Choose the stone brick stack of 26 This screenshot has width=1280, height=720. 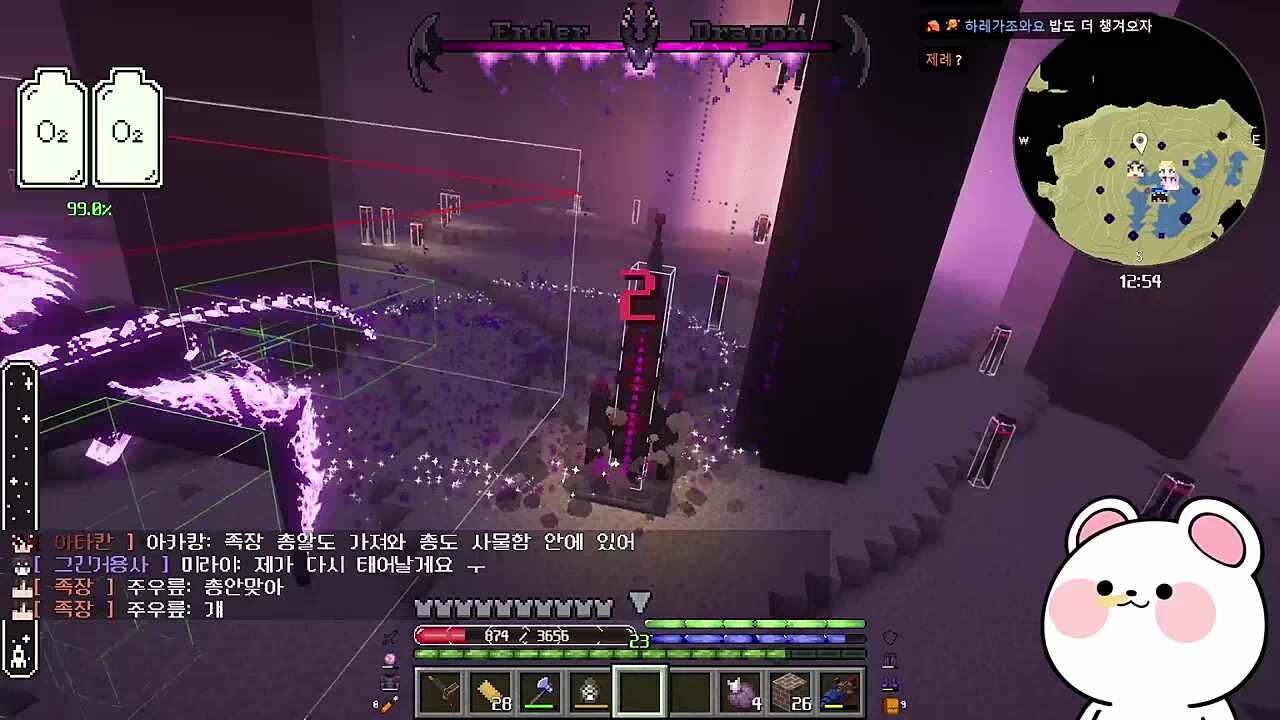tap(791, 691)
